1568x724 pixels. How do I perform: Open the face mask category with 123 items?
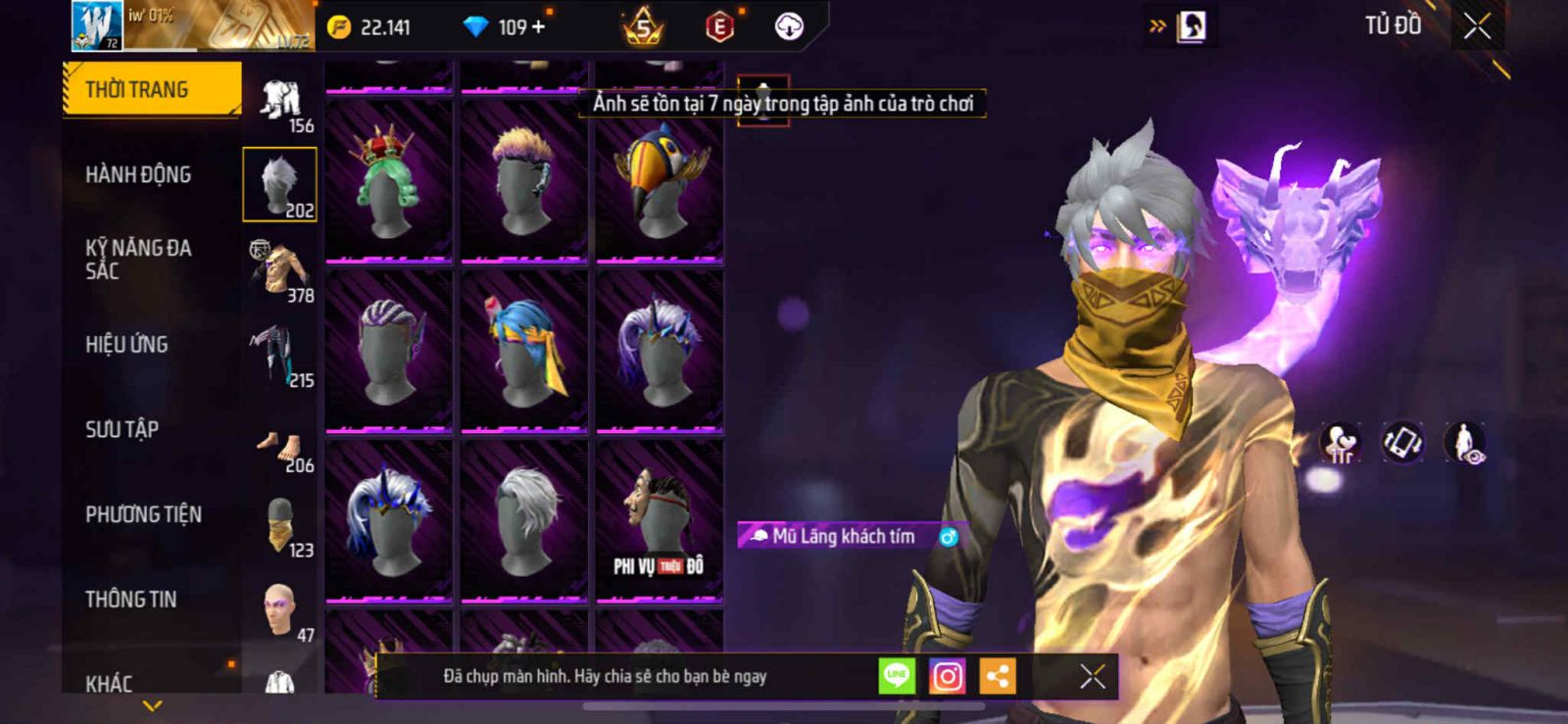pos(281,526)
